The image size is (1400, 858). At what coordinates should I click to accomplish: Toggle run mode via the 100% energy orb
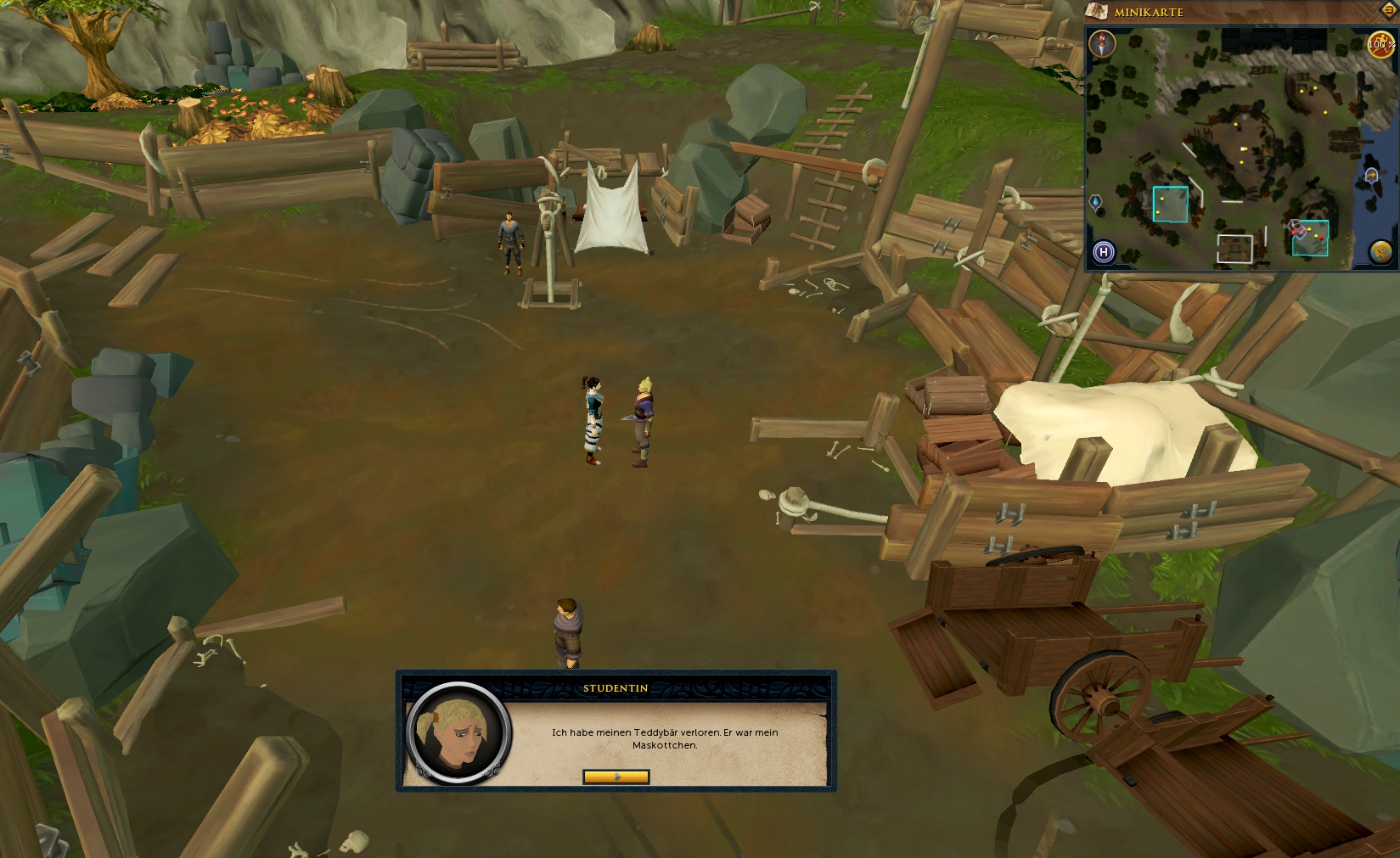[x=1379, y=43]
